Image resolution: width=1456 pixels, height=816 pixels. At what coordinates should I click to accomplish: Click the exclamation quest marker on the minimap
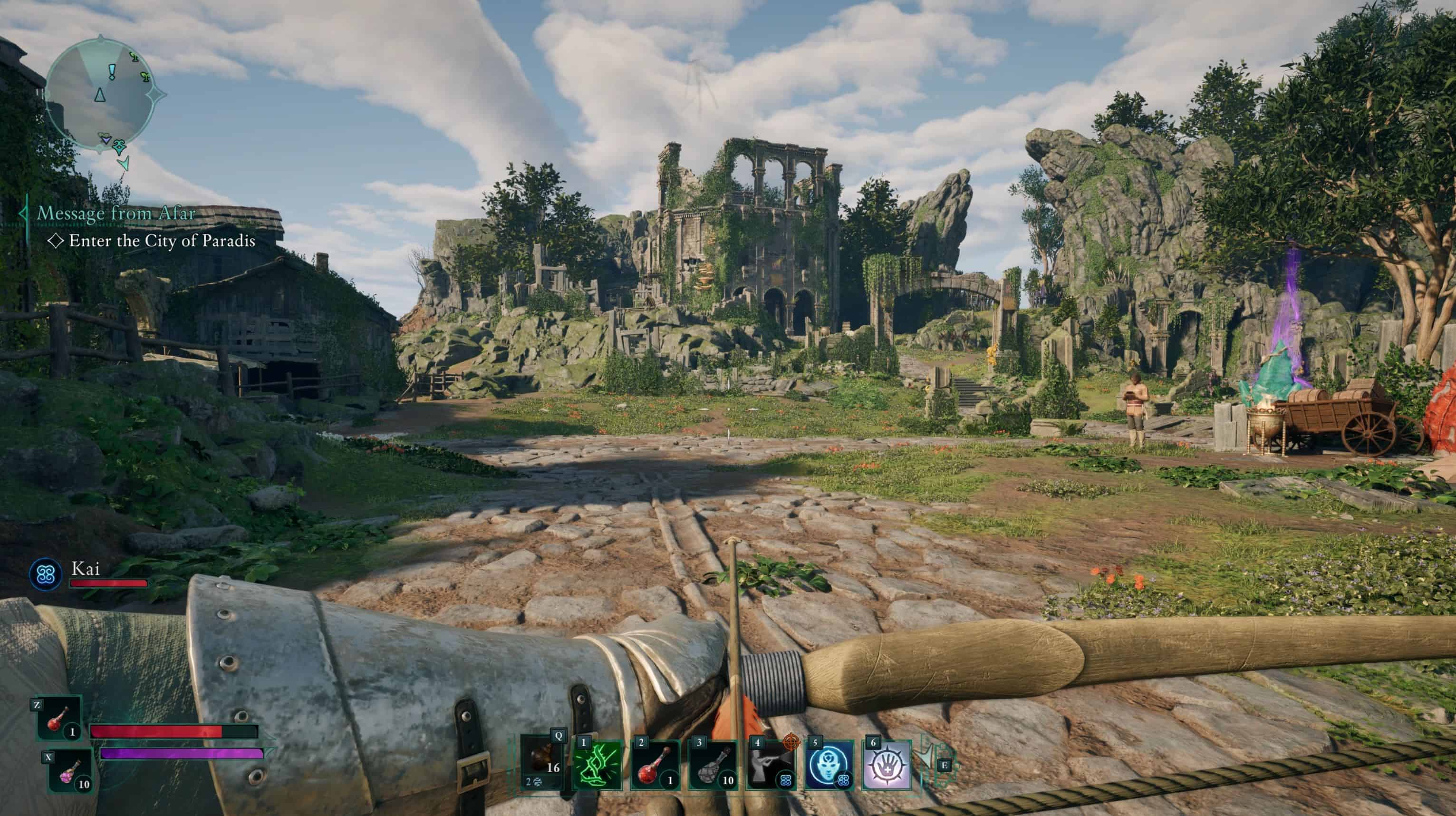(113, 71)
